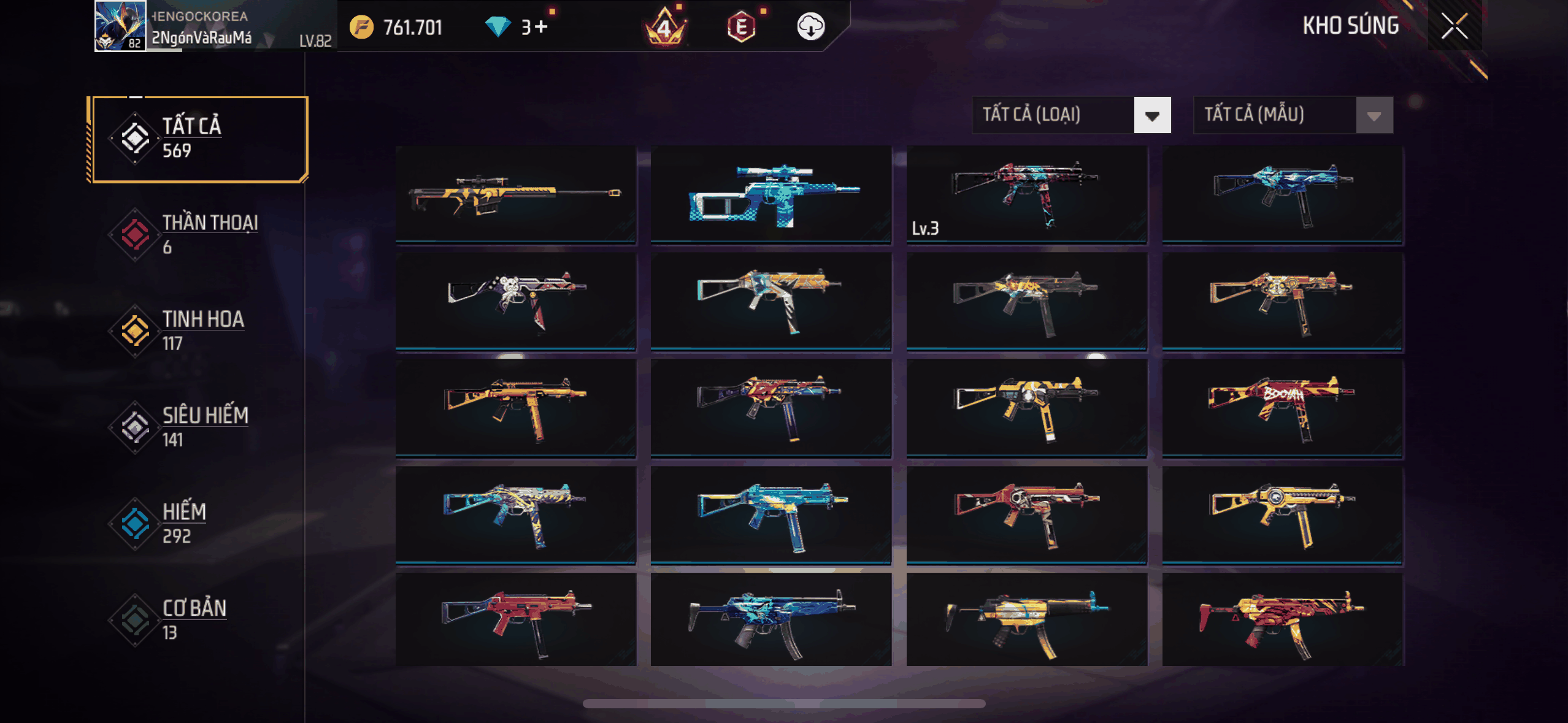
Task: Pick the blue MP5 skin
Action: [771, 619]
